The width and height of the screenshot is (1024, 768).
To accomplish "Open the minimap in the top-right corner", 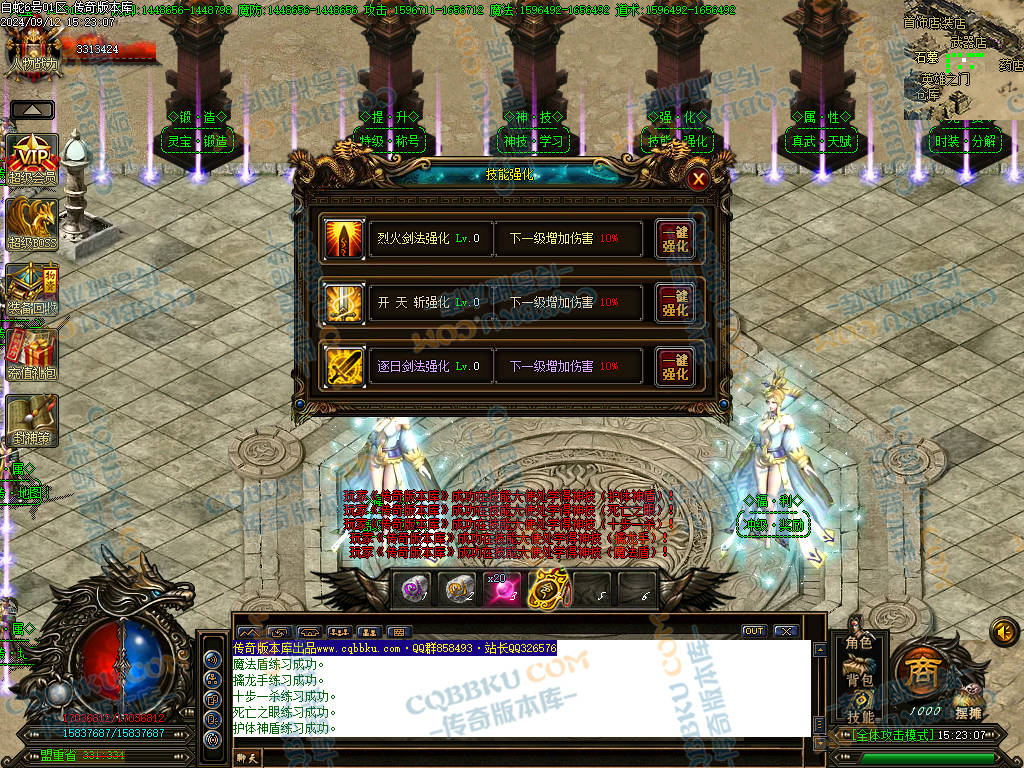I will (963, 60).
